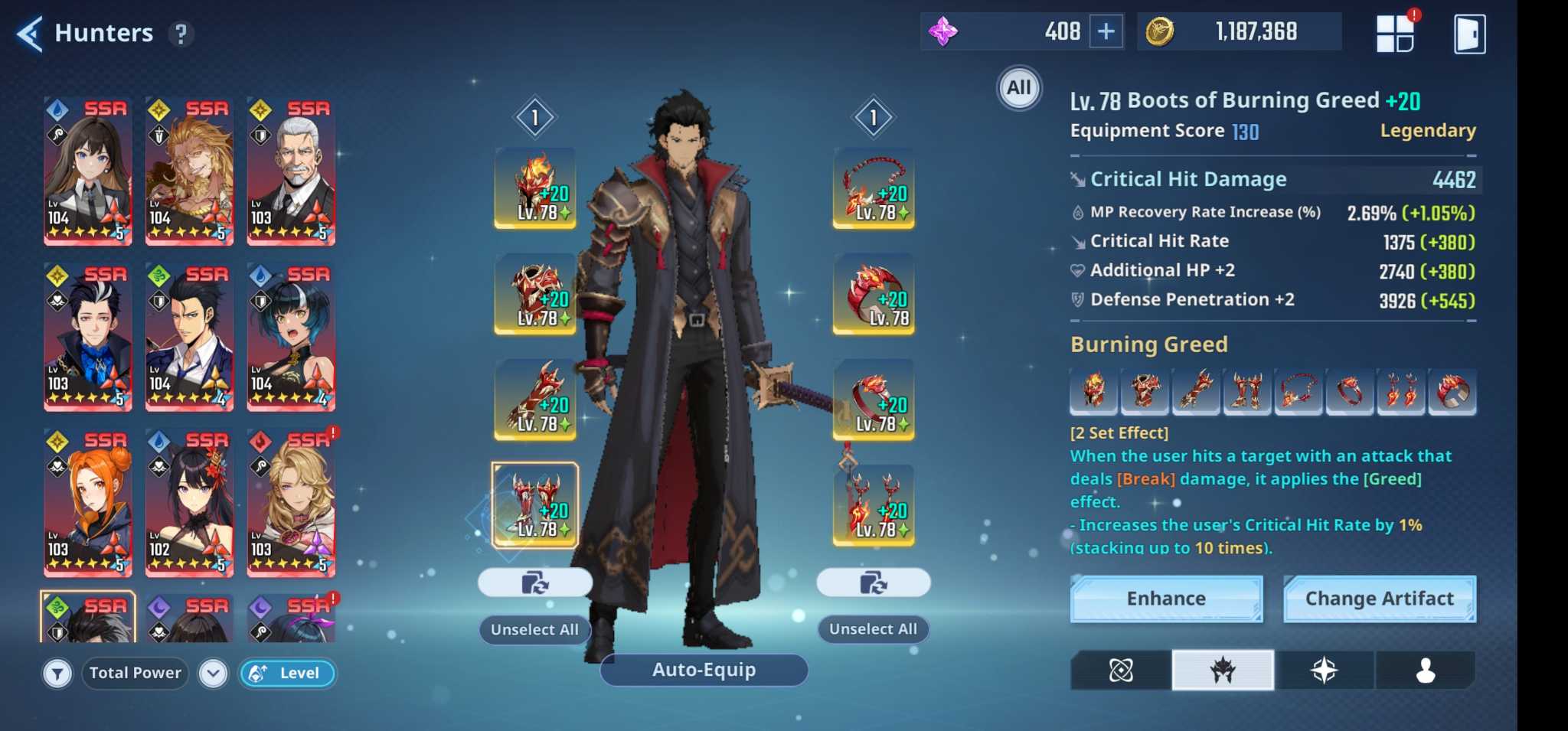Viewport: 1568px width, 731px height.
Task: Enhance the Boots of Burning Greed
Action: [x=1165, y=599]
